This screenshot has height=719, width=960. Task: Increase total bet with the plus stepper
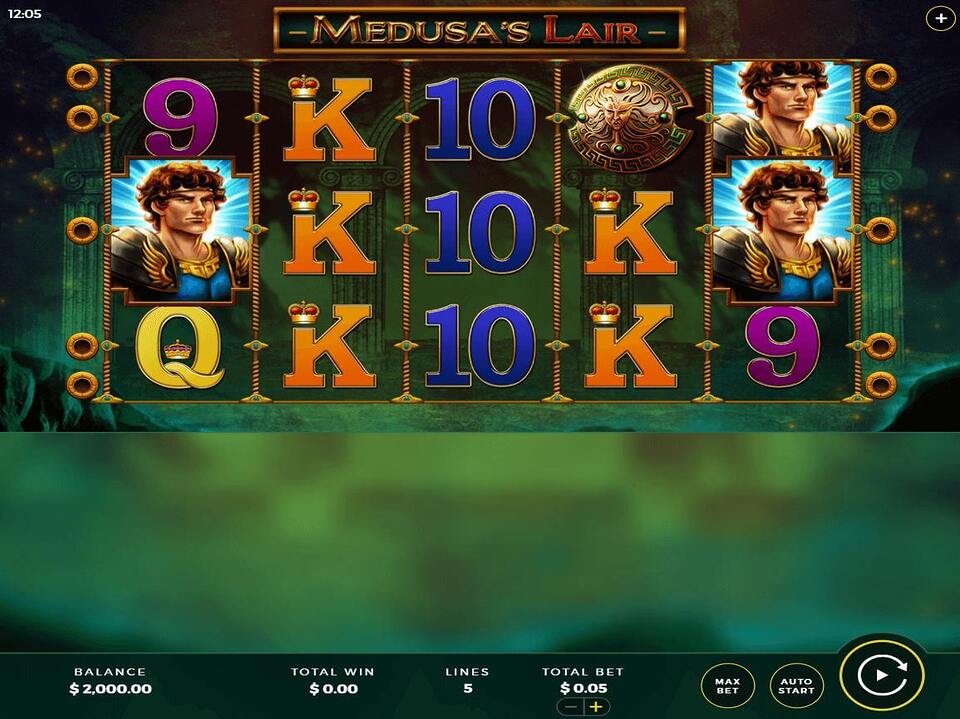pyautogui.click(x=597, y=707)
